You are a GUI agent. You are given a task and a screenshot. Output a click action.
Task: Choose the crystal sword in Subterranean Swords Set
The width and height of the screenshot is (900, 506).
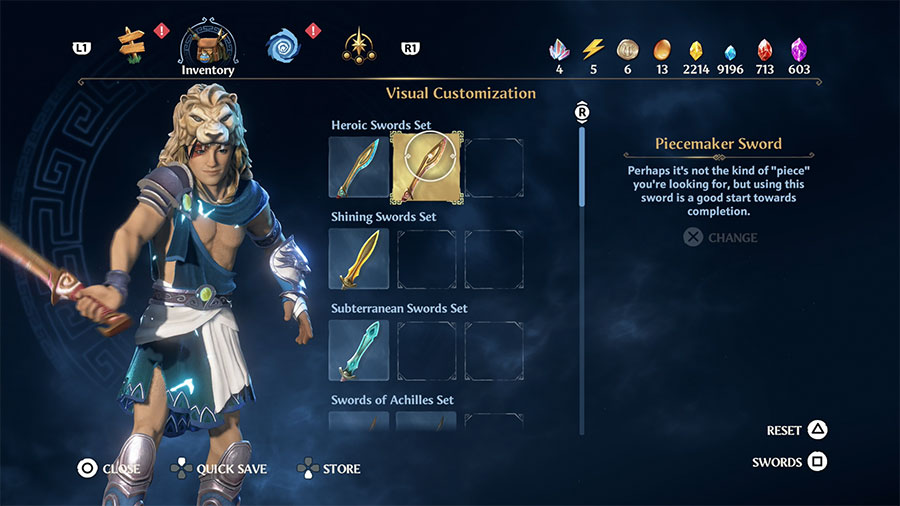358,351
